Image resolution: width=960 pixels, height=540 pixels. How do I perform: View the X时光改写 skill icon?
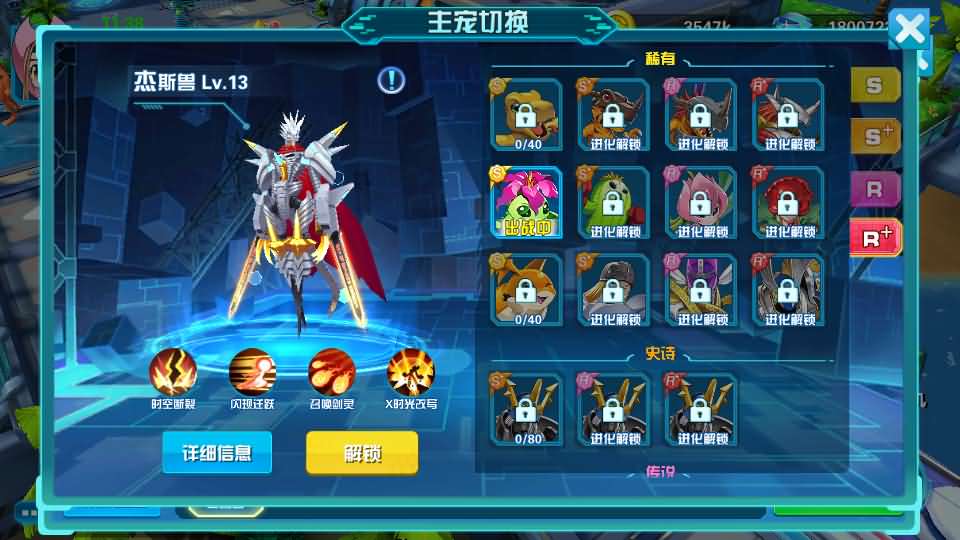tap(410, 372)
